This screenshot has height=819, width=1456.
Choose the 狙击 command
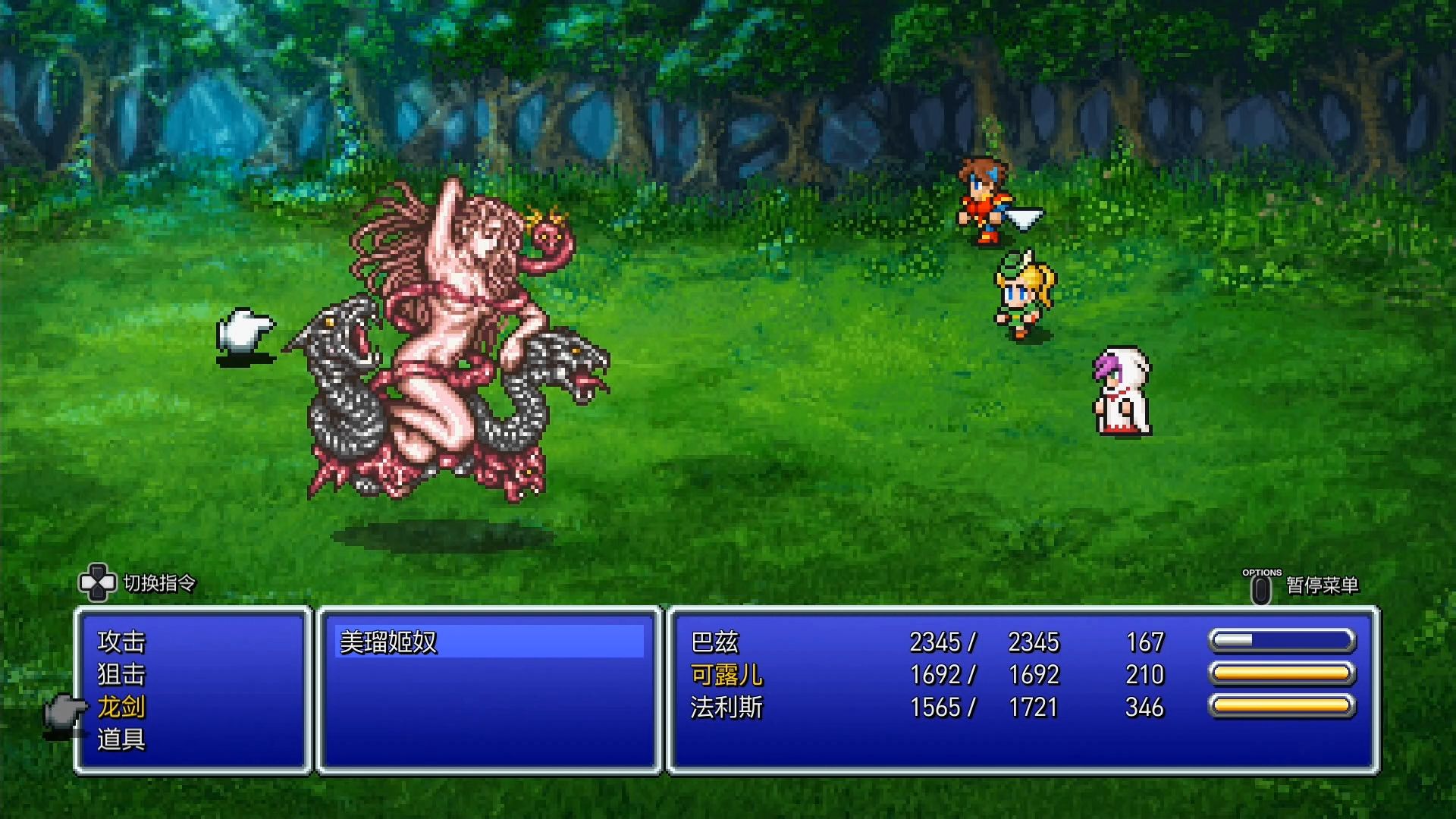click(x=121, y=675)
